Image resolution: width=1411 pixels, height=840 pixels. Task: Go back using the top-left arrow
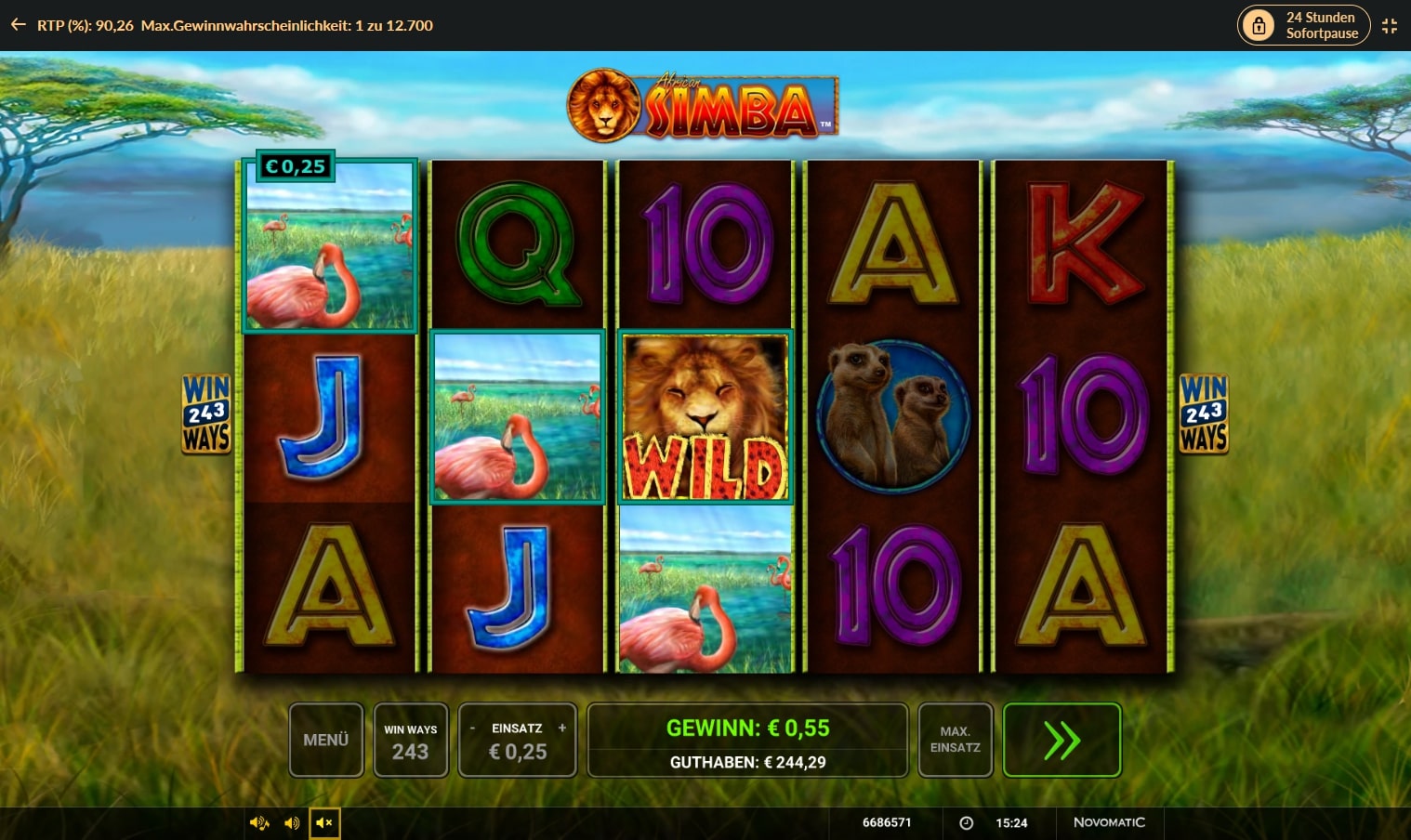point(18,25)
